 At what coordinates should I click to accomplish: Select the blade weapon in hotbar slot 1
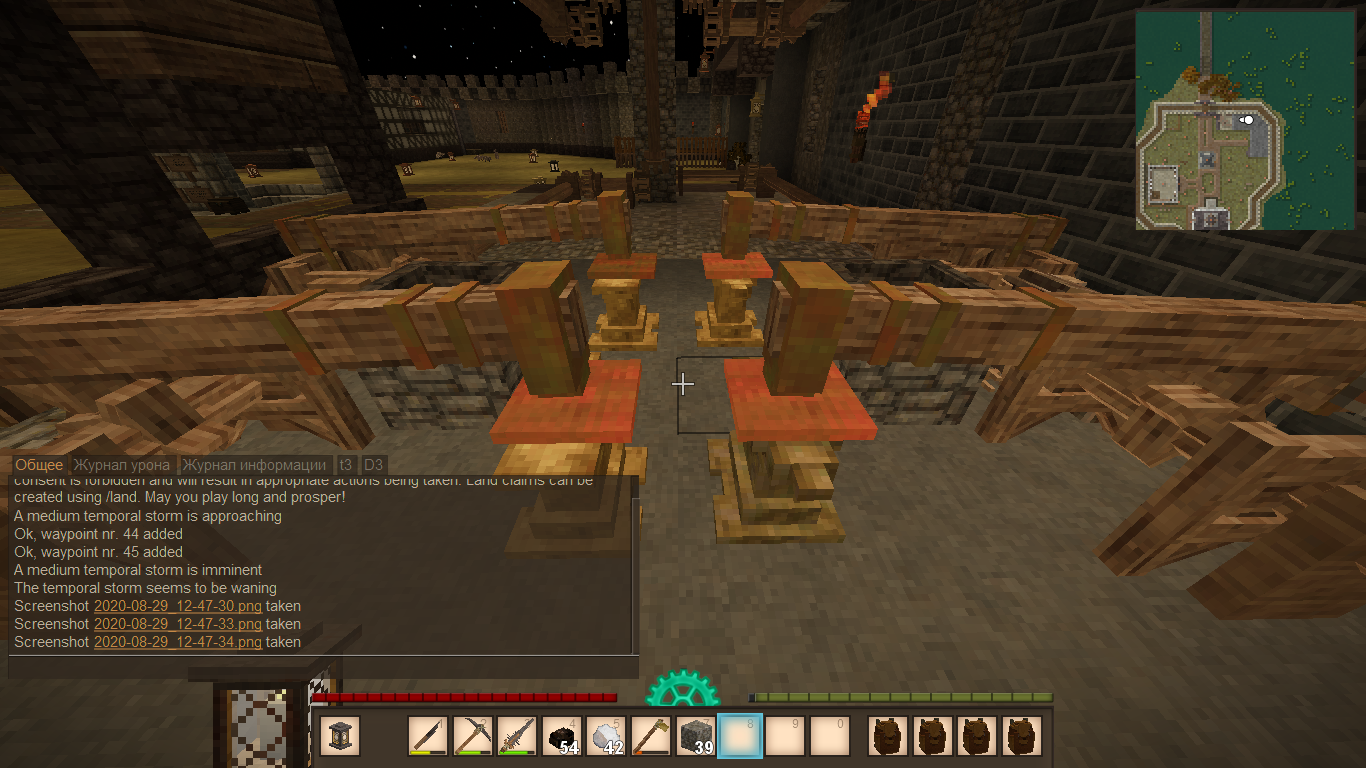pos(427,736)
